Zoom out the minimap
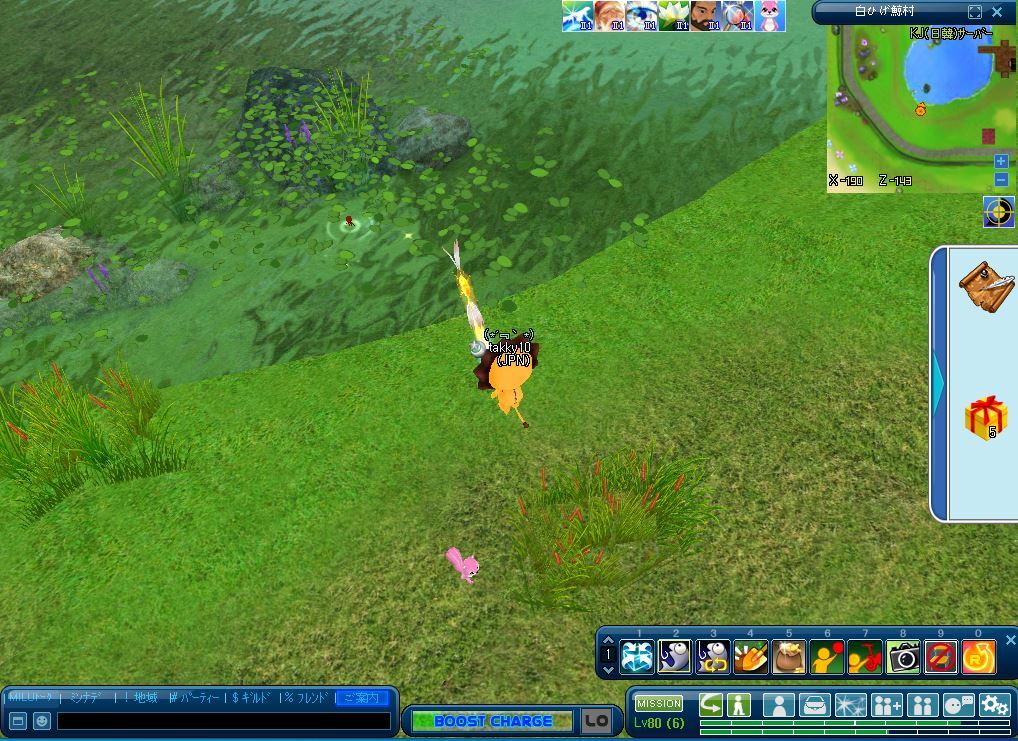Viewport: 1018px width, 741px height. [1001, 180]
